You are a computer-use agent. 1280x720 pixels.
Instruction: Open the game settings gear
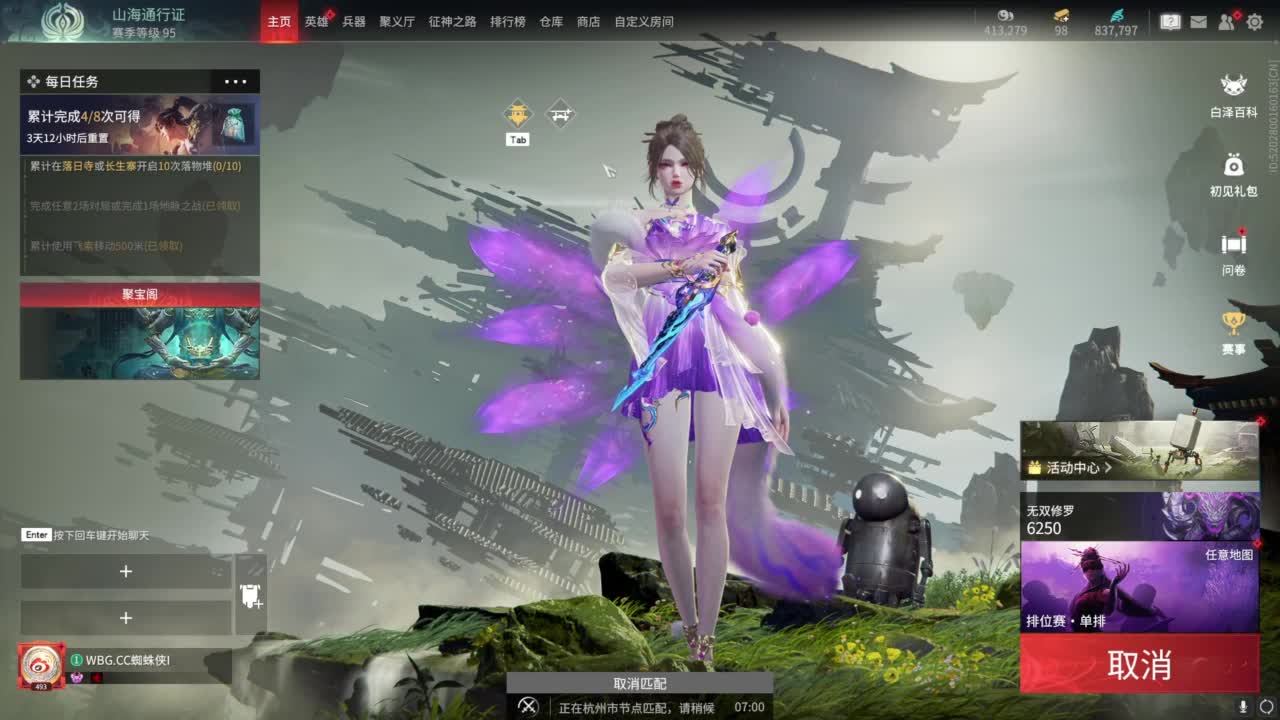point(1253,20)
